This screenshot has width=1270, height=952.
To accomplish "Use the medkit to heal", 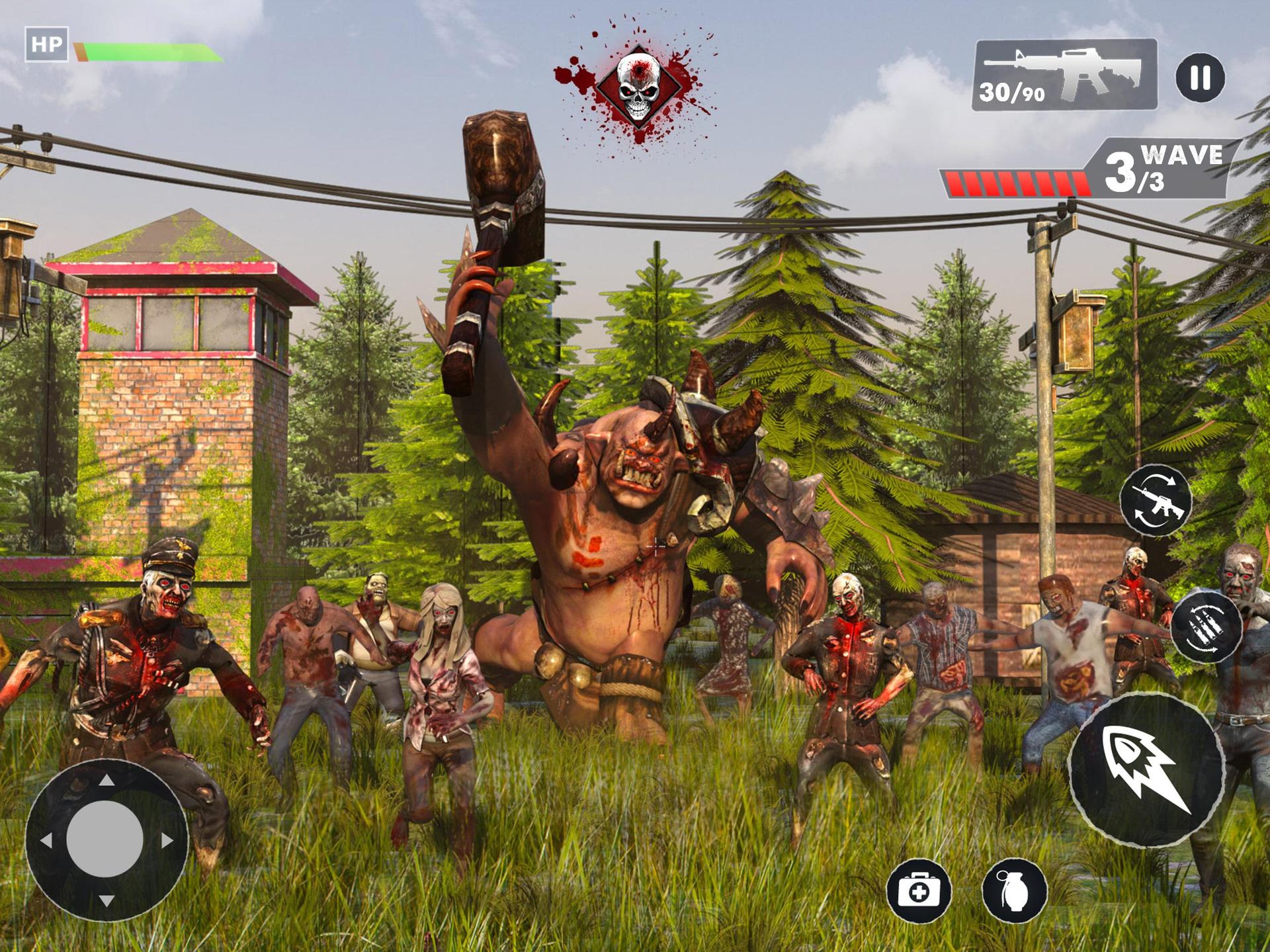I will coord(919,892).
